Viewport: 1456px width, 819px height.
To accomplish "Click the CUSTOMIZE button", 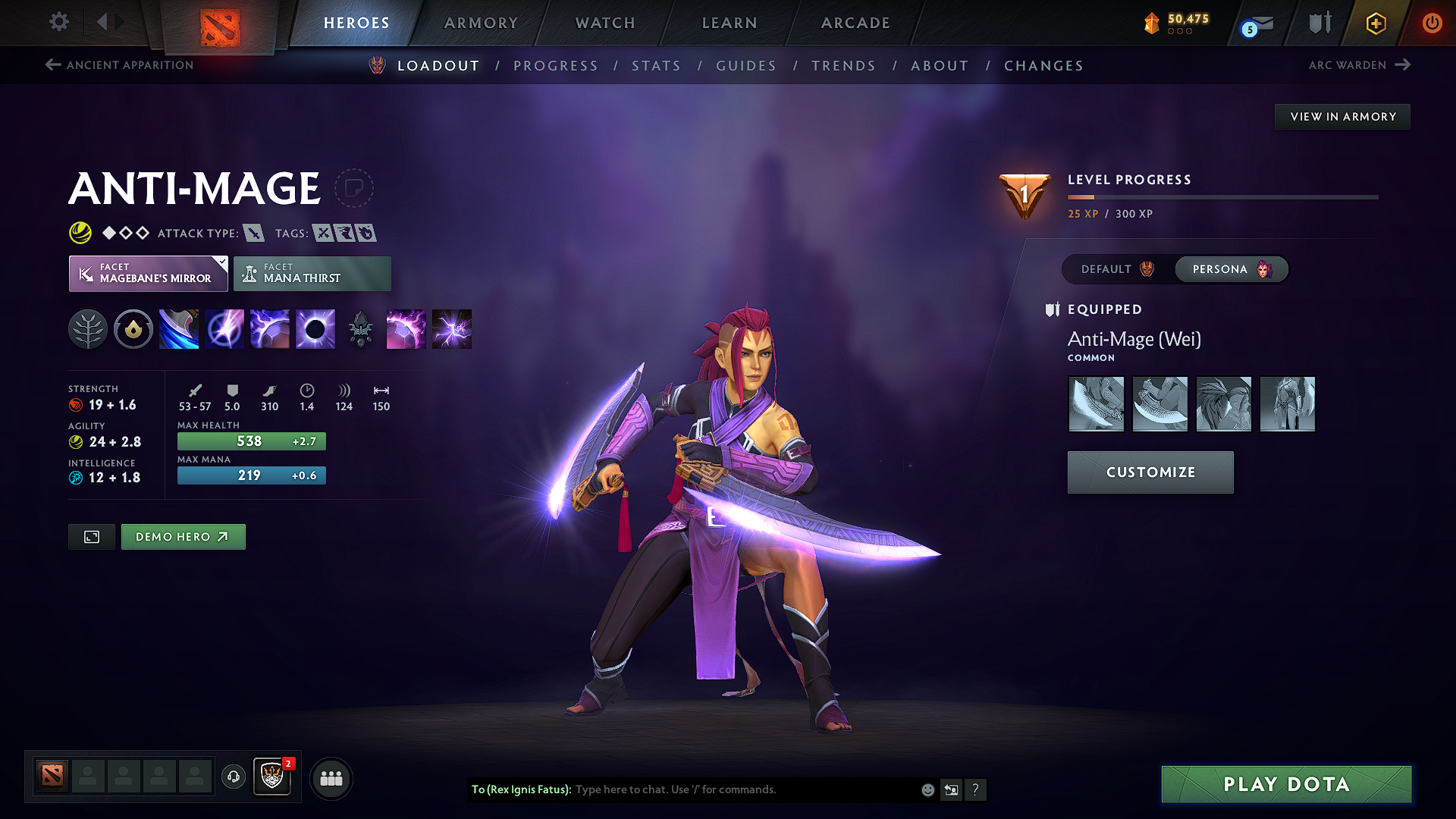I will [x=1150, y=472].
